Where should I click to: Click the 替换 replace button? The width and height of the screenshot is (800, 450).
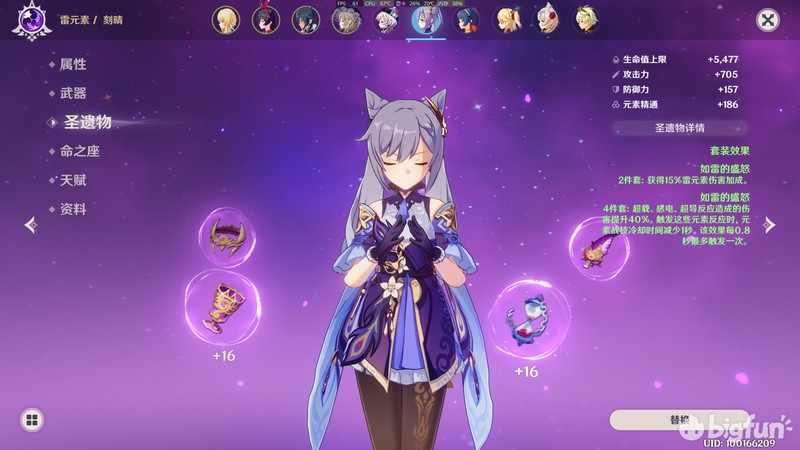680,419
